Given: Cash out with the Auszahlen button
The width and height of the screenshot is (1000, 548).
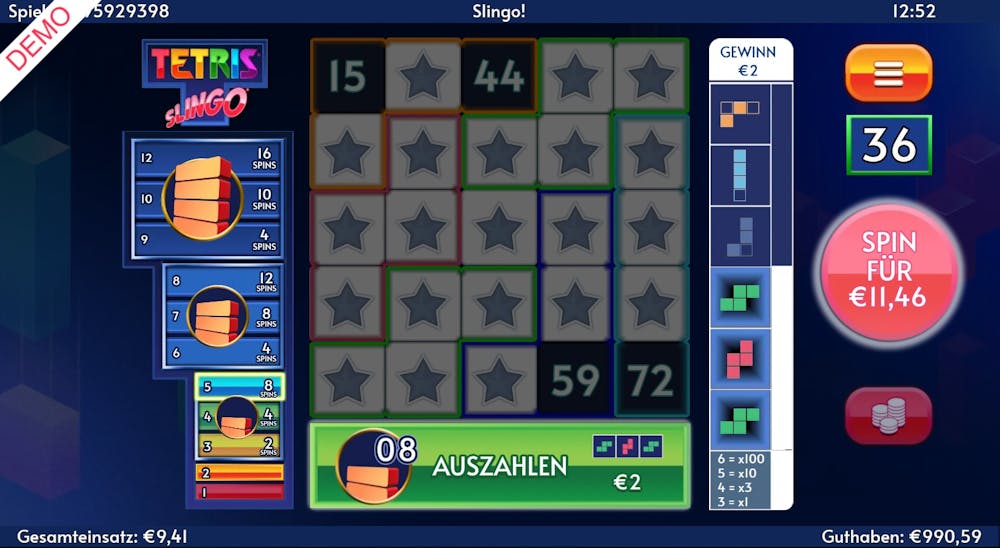Looking at the screenshot, I should (x=499, y=465).
